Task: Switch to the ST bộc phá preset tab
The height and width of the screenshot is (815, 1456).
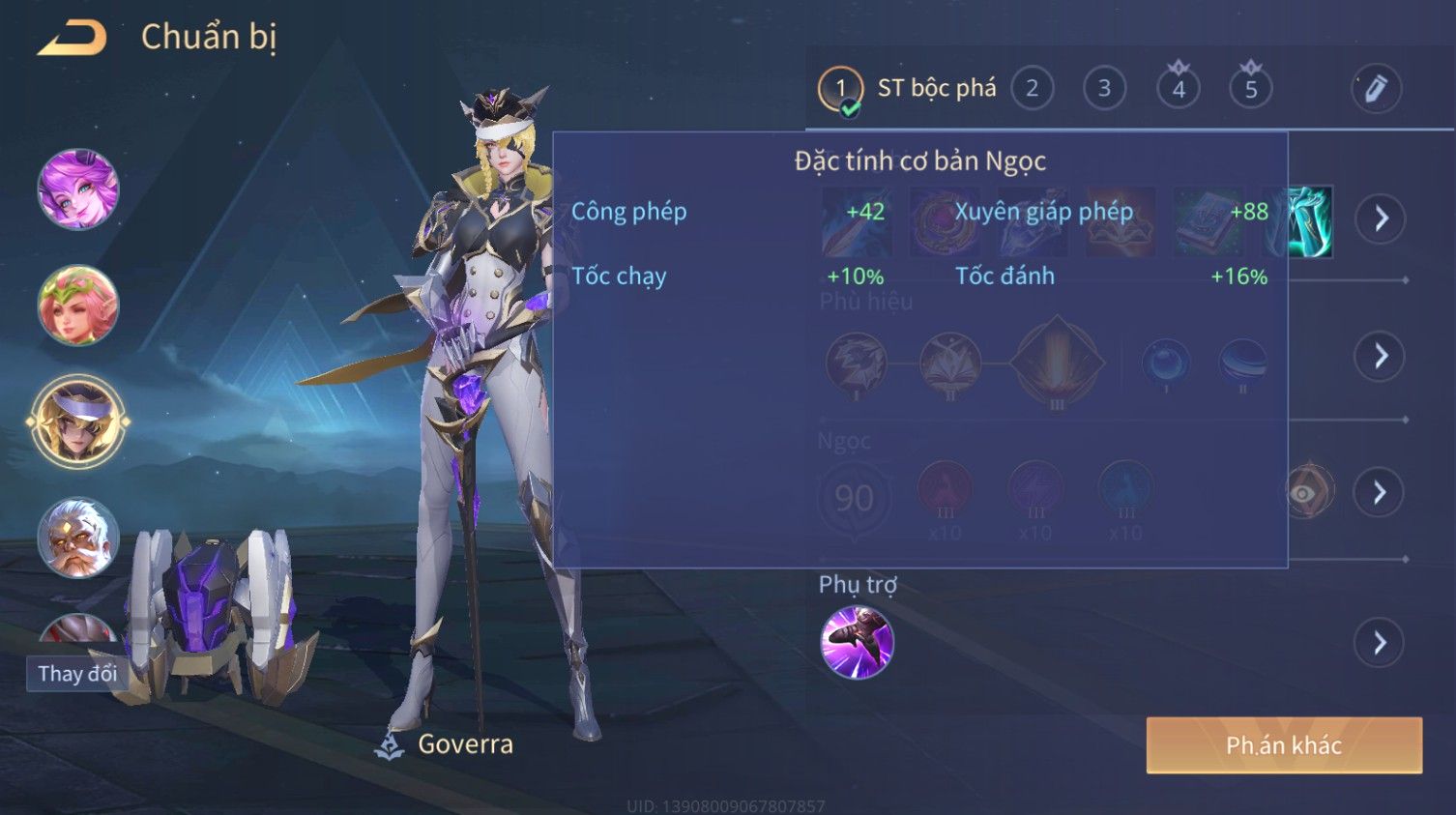Action: click(x=907, y=89)
